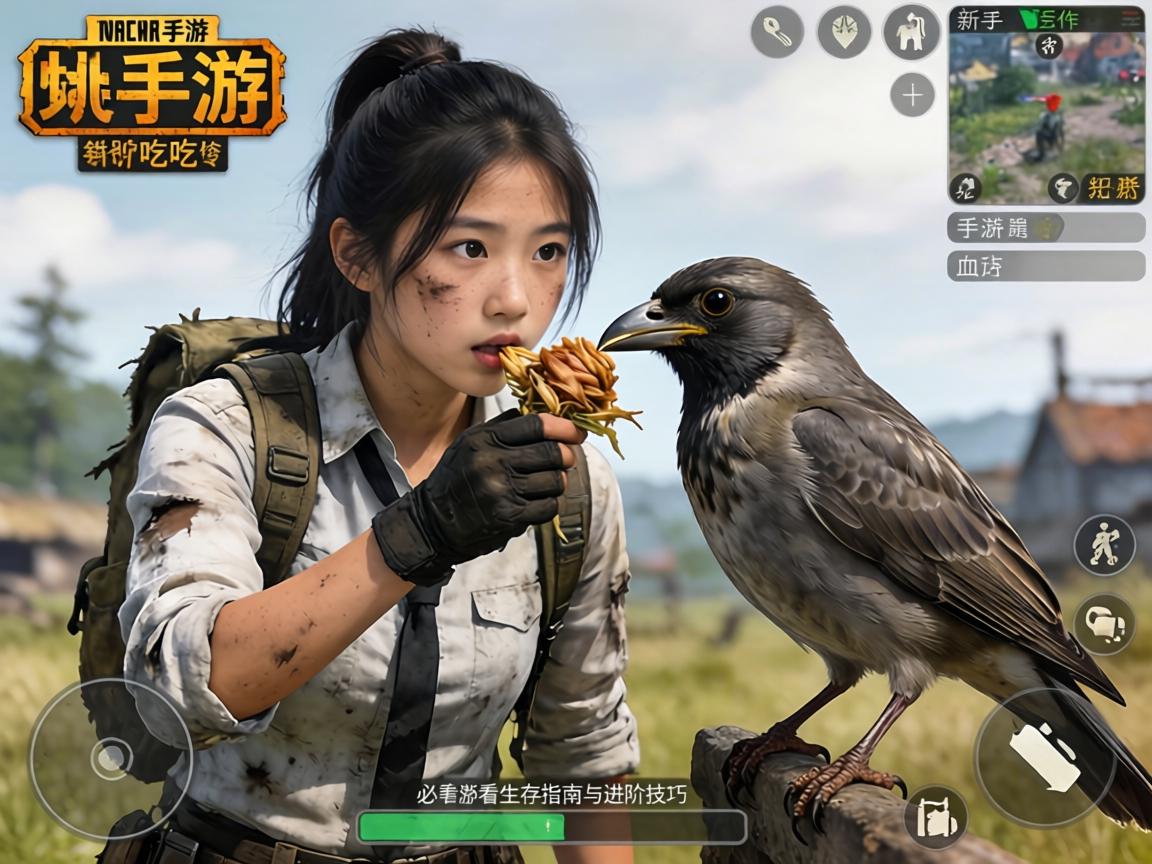Open the leaf-shaped marker icon
Image resolution: width=1152 pixels, height=864 pixels.
point(844,32)
